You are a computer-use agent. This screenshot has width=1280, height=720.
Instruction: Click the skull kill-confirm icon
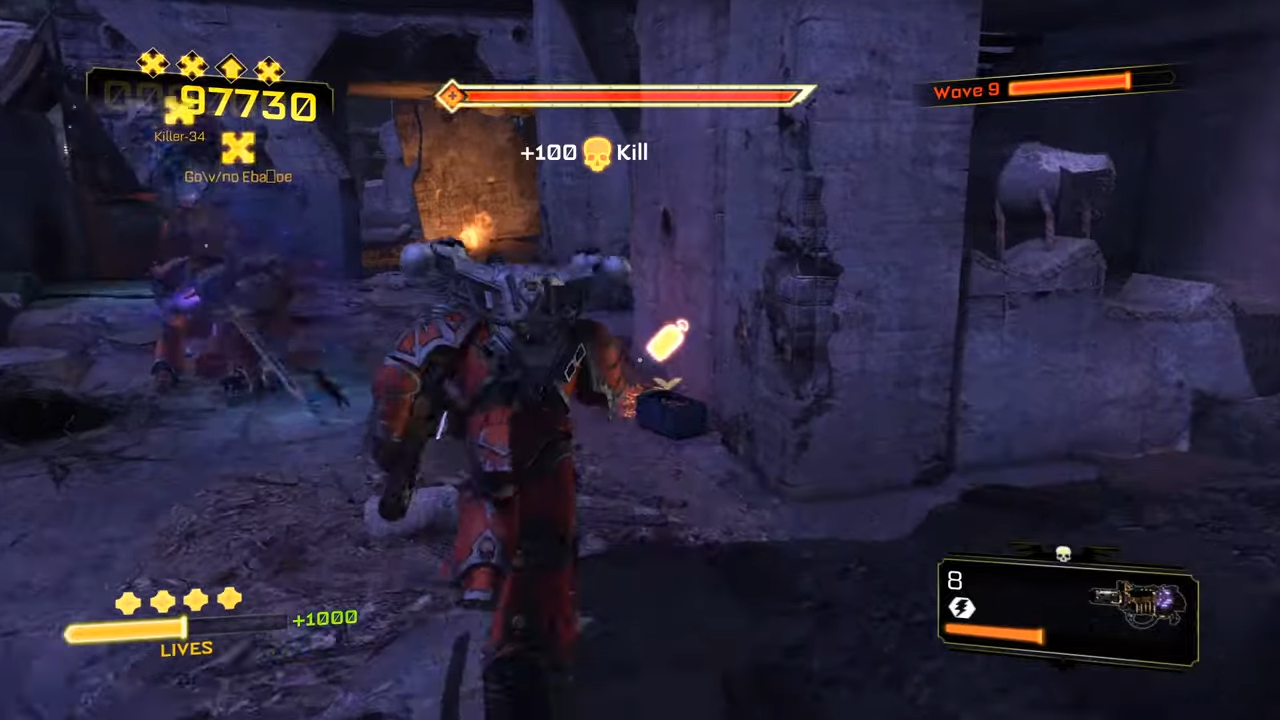(597, 152)
